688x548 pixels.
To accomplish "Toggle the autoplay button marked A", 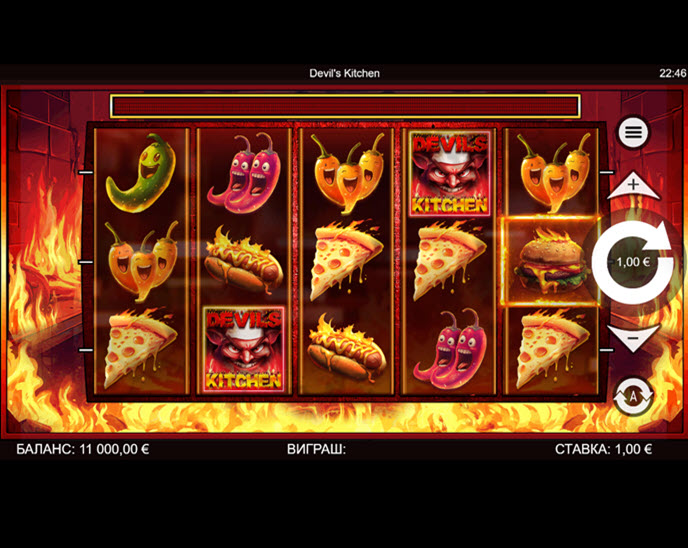I will pos(632,394).
